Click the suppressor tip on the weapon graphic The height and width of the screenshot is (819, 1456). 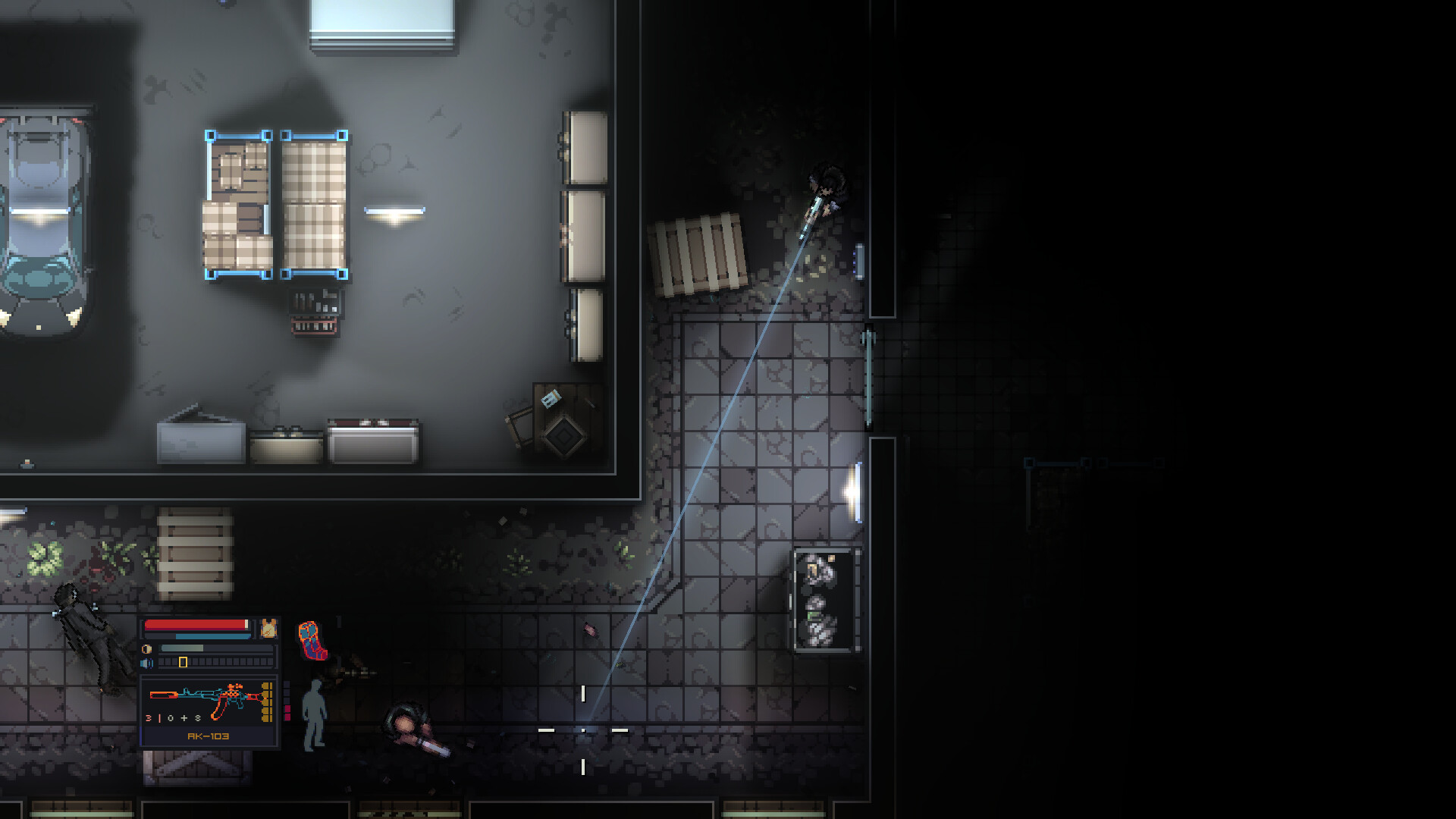pos(158,695)
